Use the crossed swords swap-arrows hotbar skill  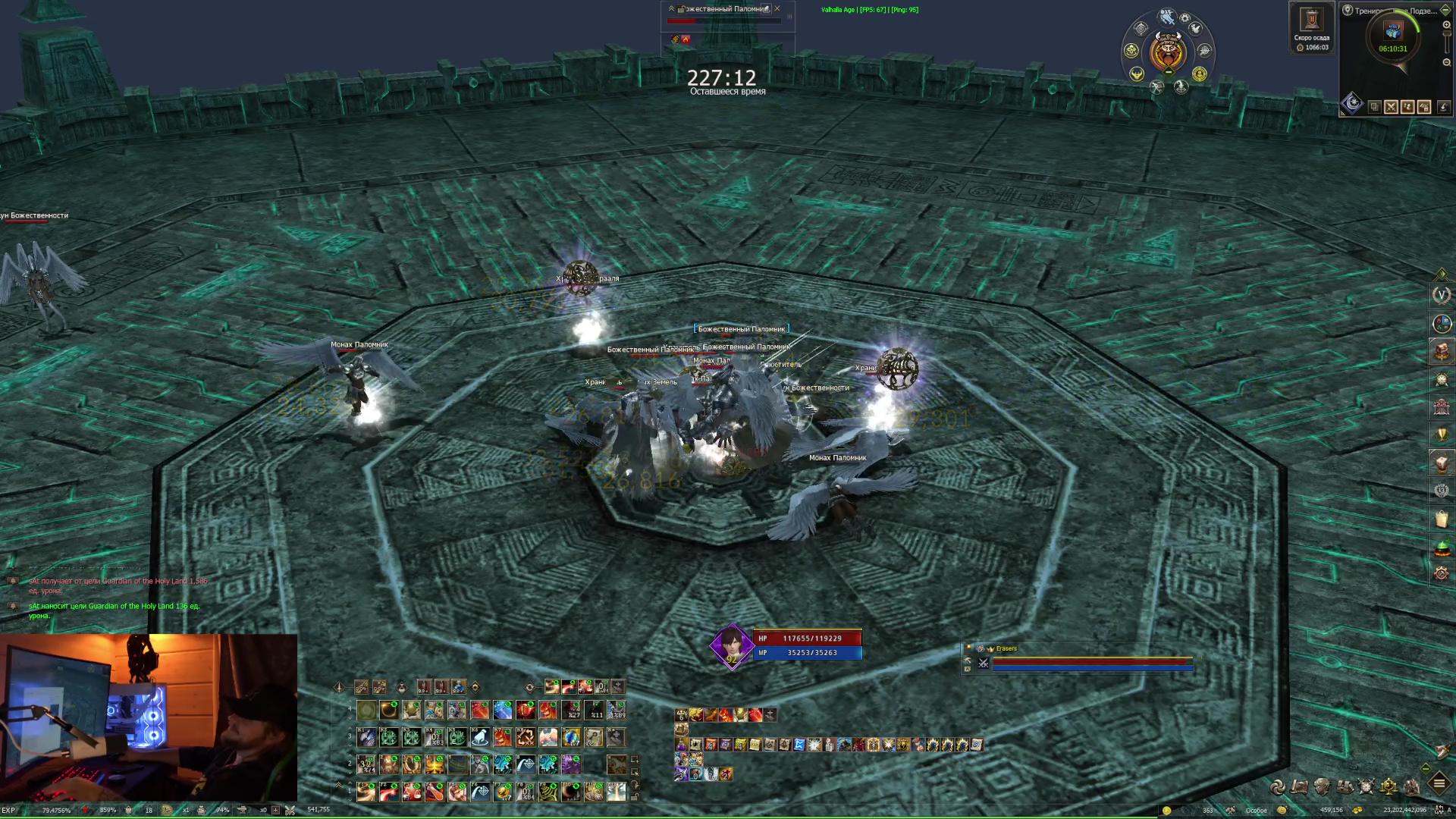click(x=526, y=737)
